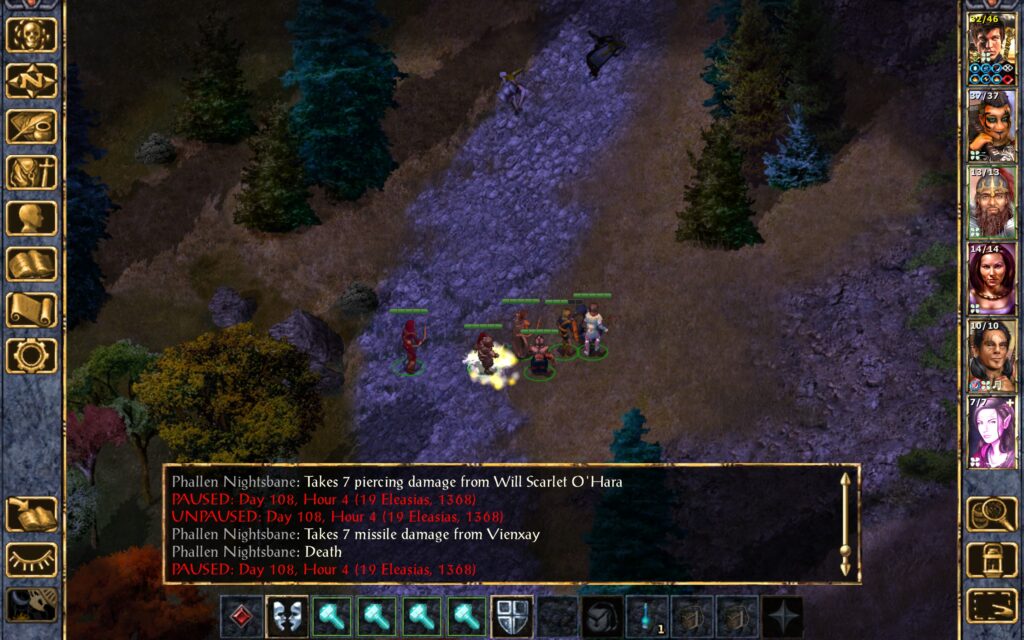Viewport: 1024px width, 640px height.
Task: Select the purple-haired woman portrait
Action: 991,432
